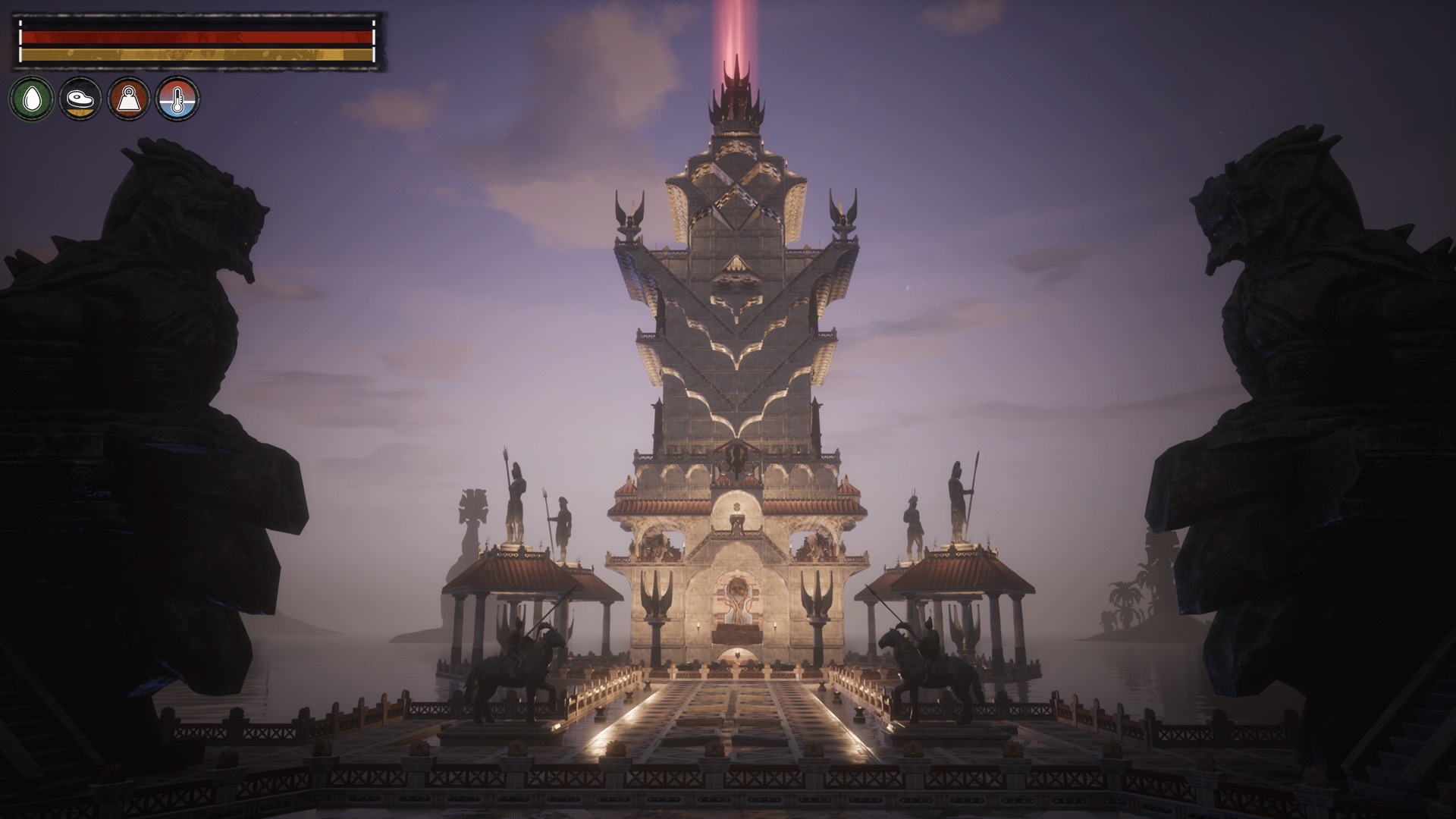Viewport: 1456px width, 819px height.
Task: Click the weight encumbrance icon
Action: click(129, 99)
